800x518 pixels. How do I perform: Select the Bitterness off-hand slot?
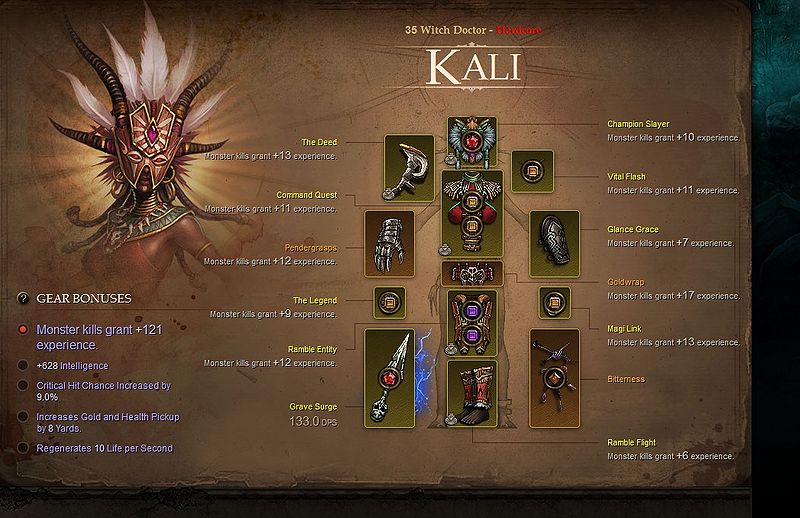[x=554, y=378]
